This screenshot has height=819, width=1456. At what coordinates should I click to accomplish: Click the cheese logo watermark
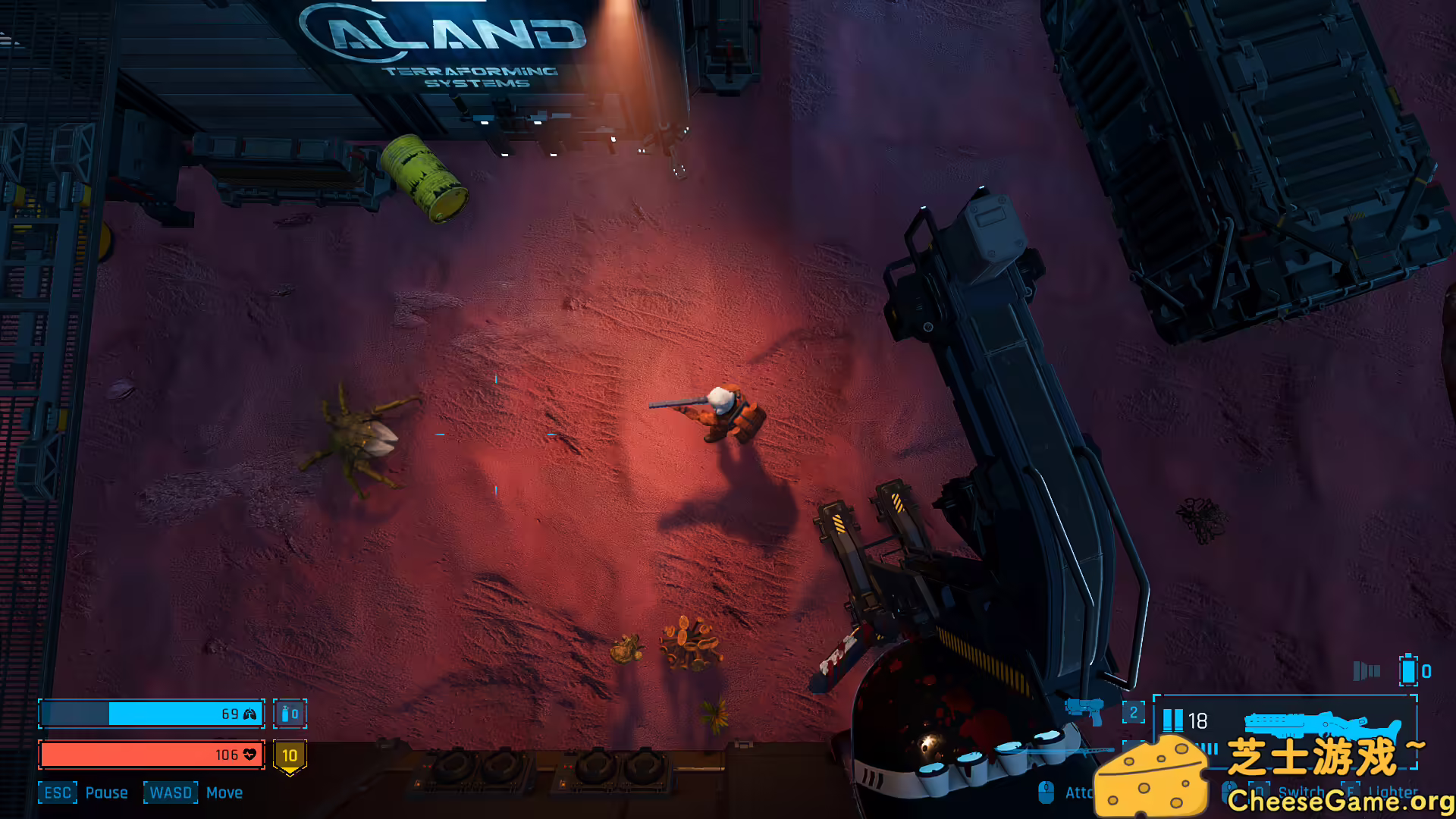click(1152, 777)
